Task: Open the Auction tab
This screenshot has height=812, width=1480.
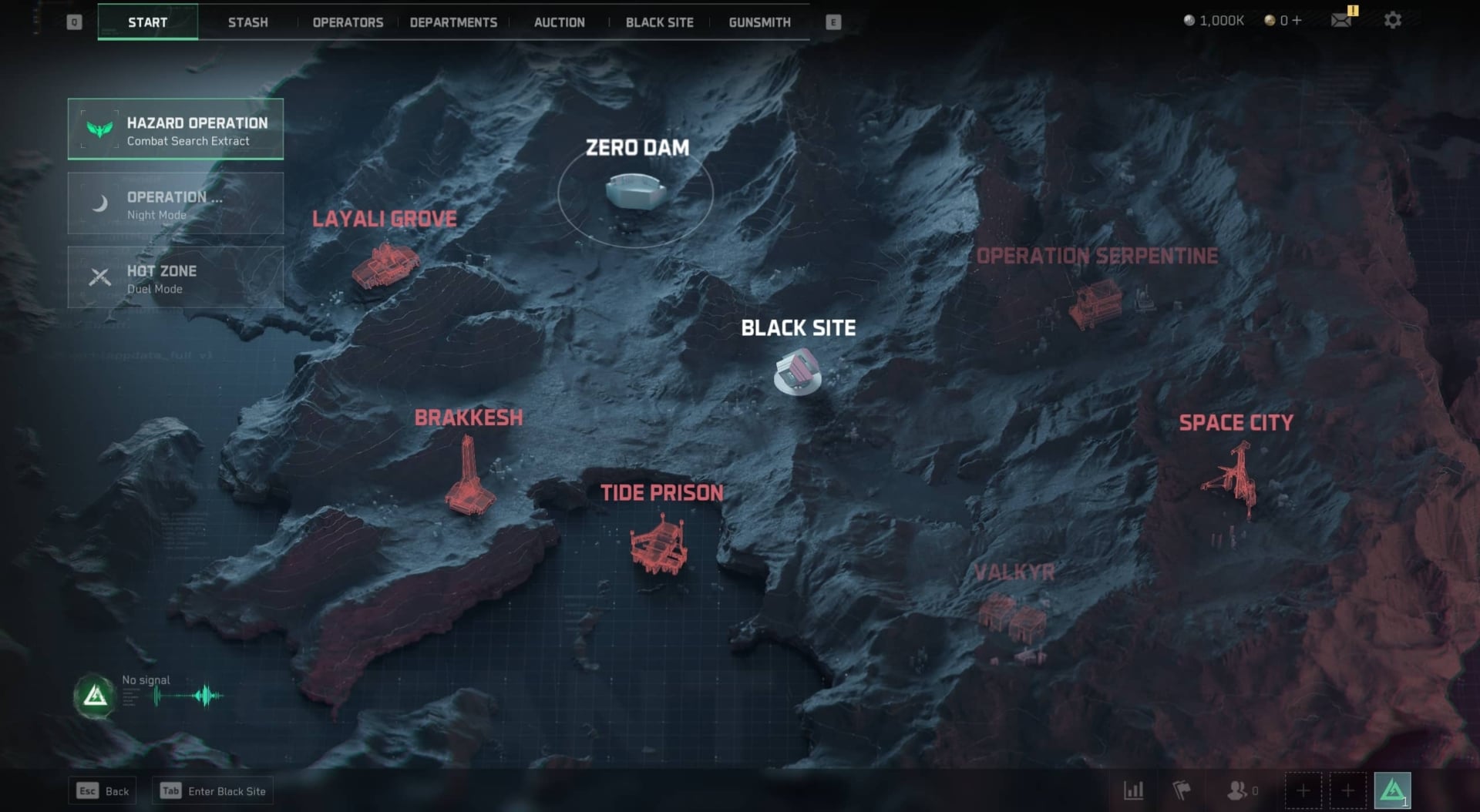Action: pos(559,22)
